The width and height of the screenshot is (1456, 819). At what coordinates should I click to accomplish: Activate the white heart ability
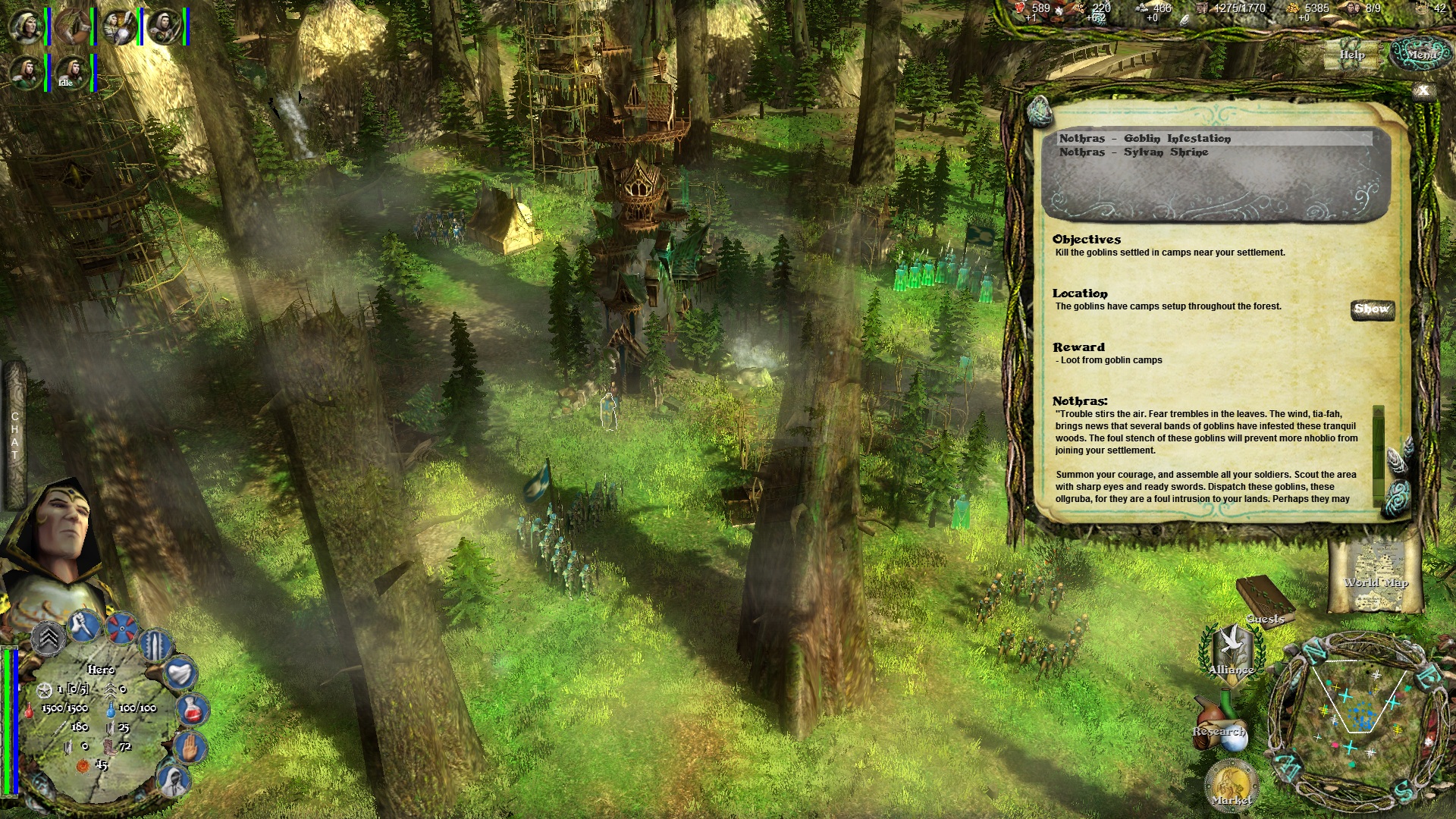click(180, 672)
